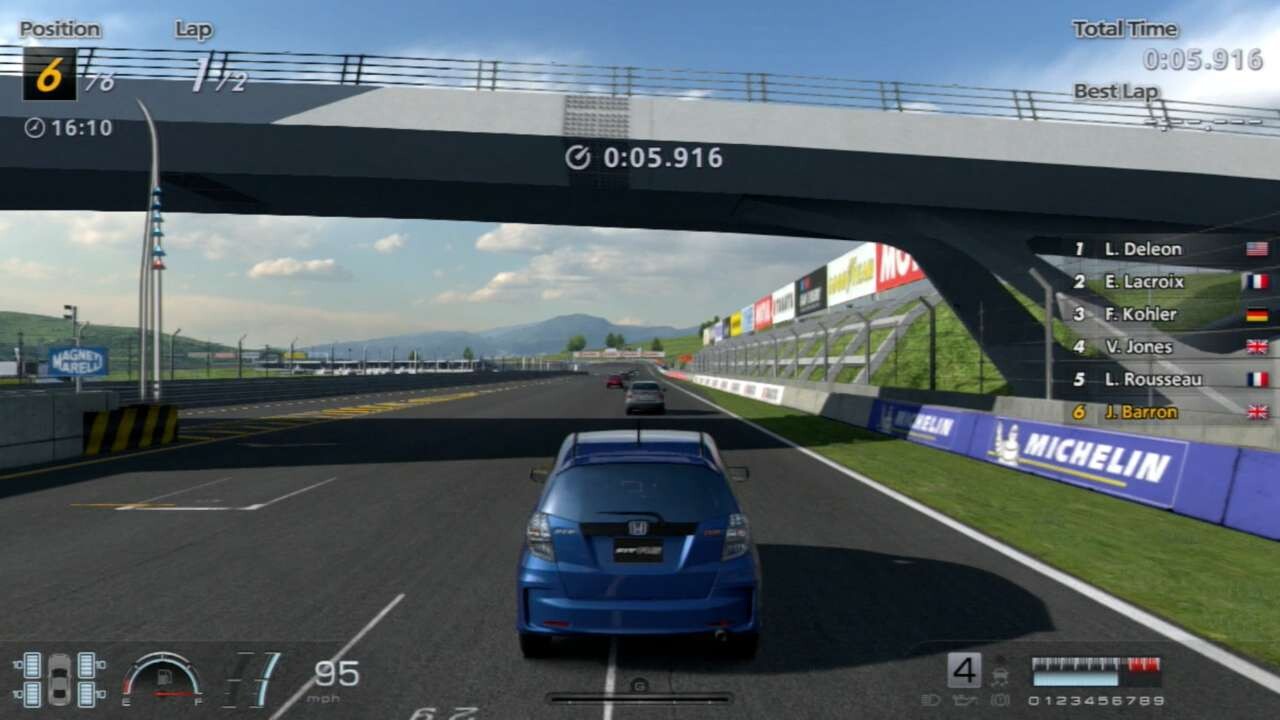Click driver name E. Lacroix in standings
The height and width of the screenshot is (720, 1280).
[1143, 282]
